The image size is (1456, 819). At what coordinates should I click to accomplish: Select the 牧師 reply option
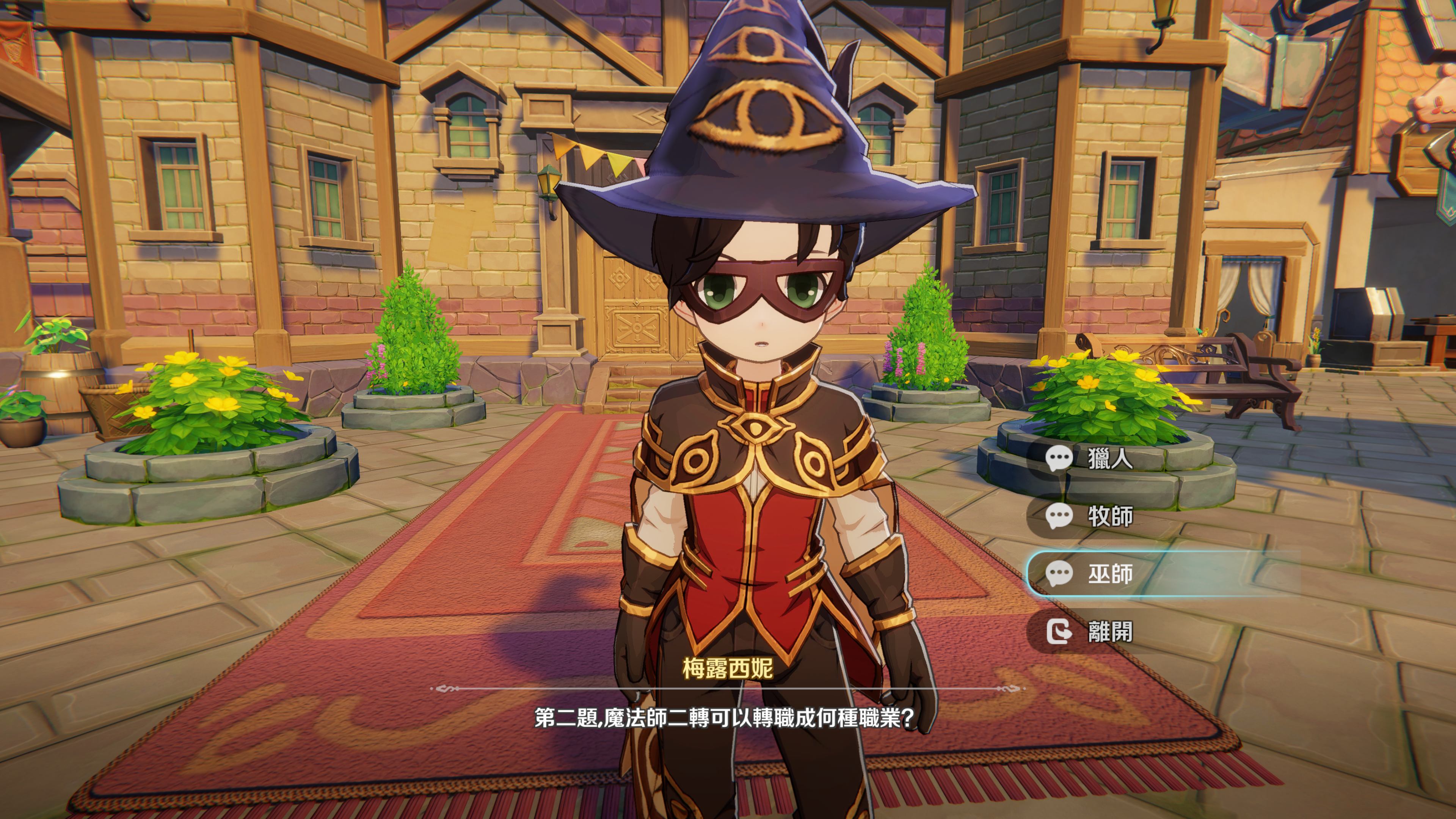tap(1109, 516)
